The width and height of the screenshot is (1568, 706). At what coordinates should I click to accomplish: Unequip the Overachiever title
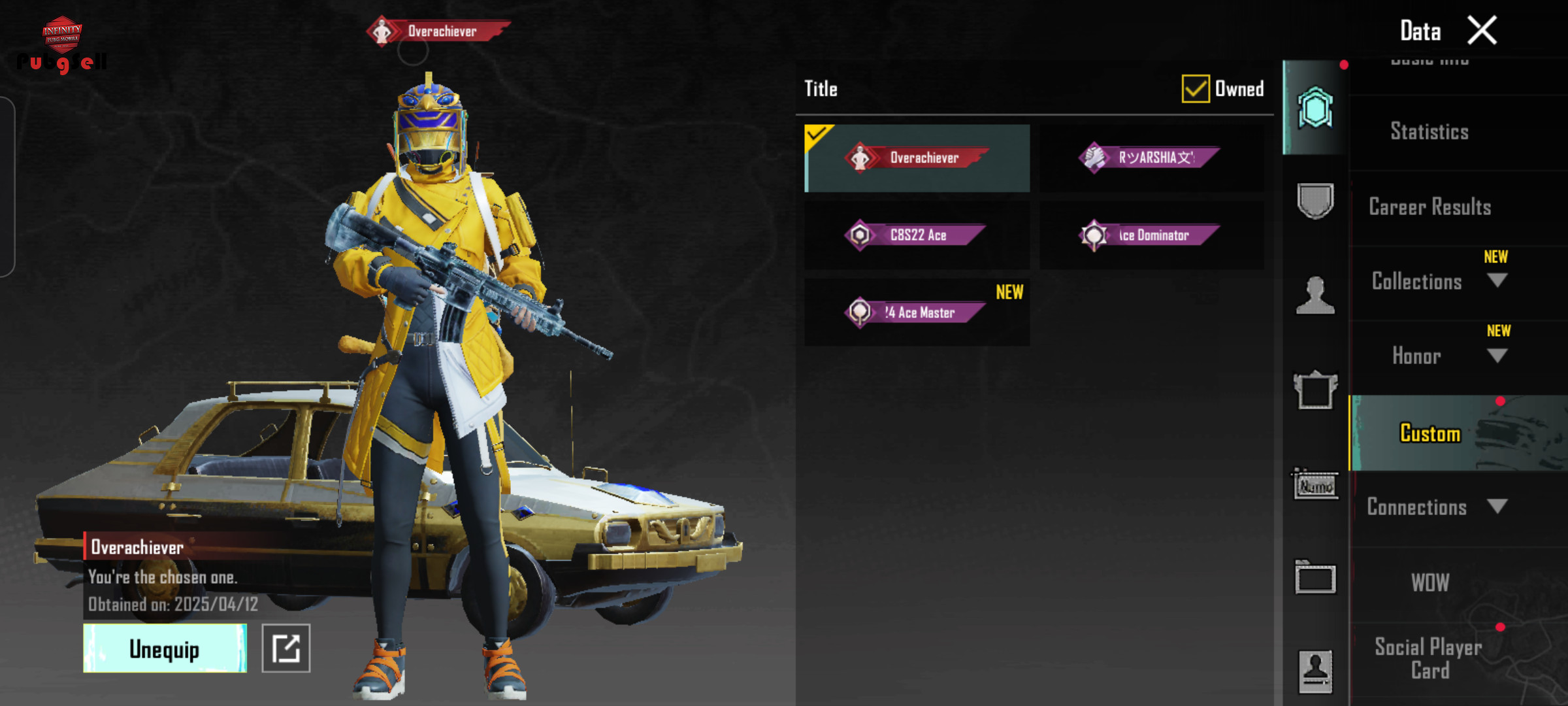tap(165, 648)
